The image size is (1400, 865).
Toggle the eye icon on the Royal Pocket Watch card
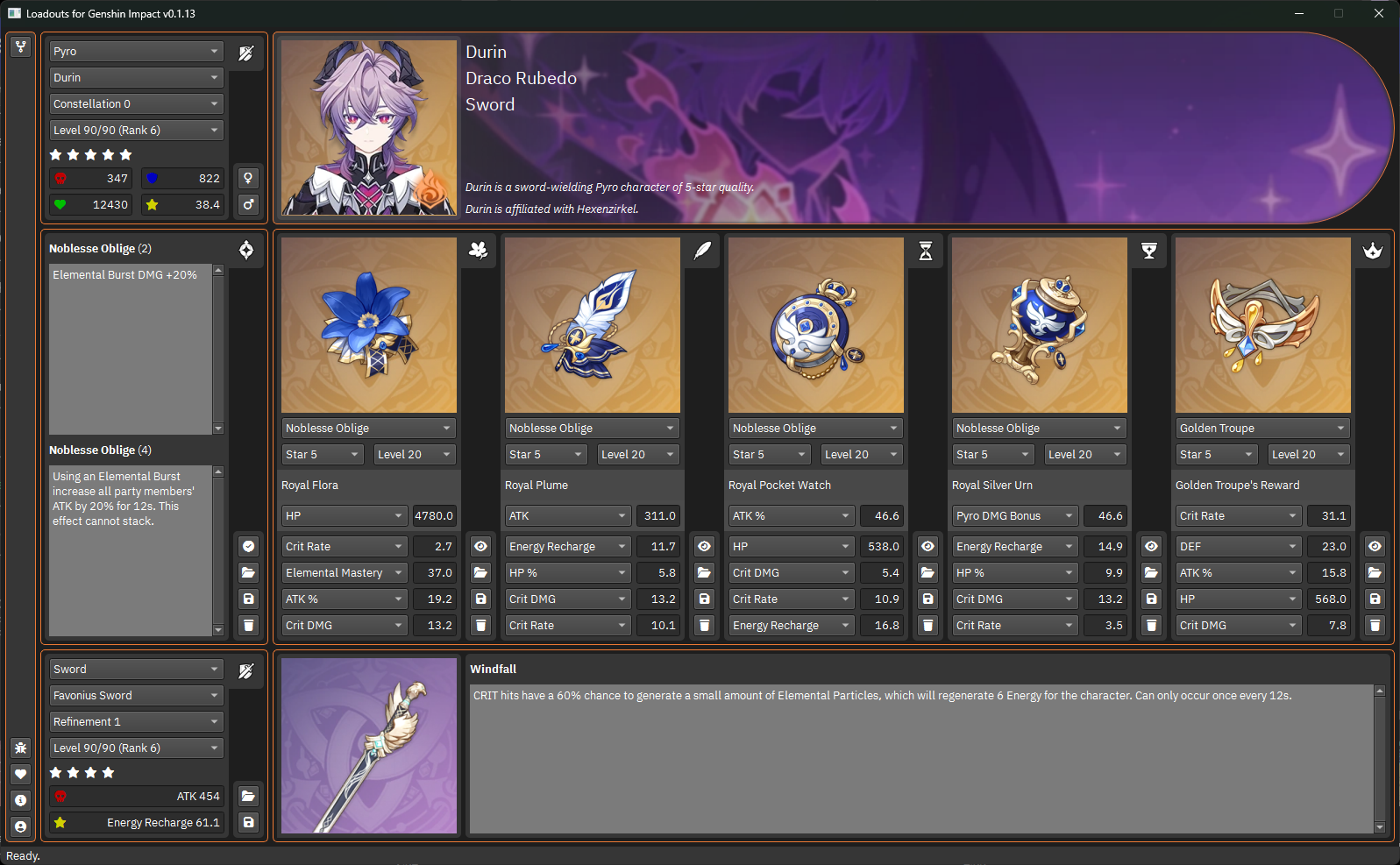pyautogui.click(x=927, y=545)
